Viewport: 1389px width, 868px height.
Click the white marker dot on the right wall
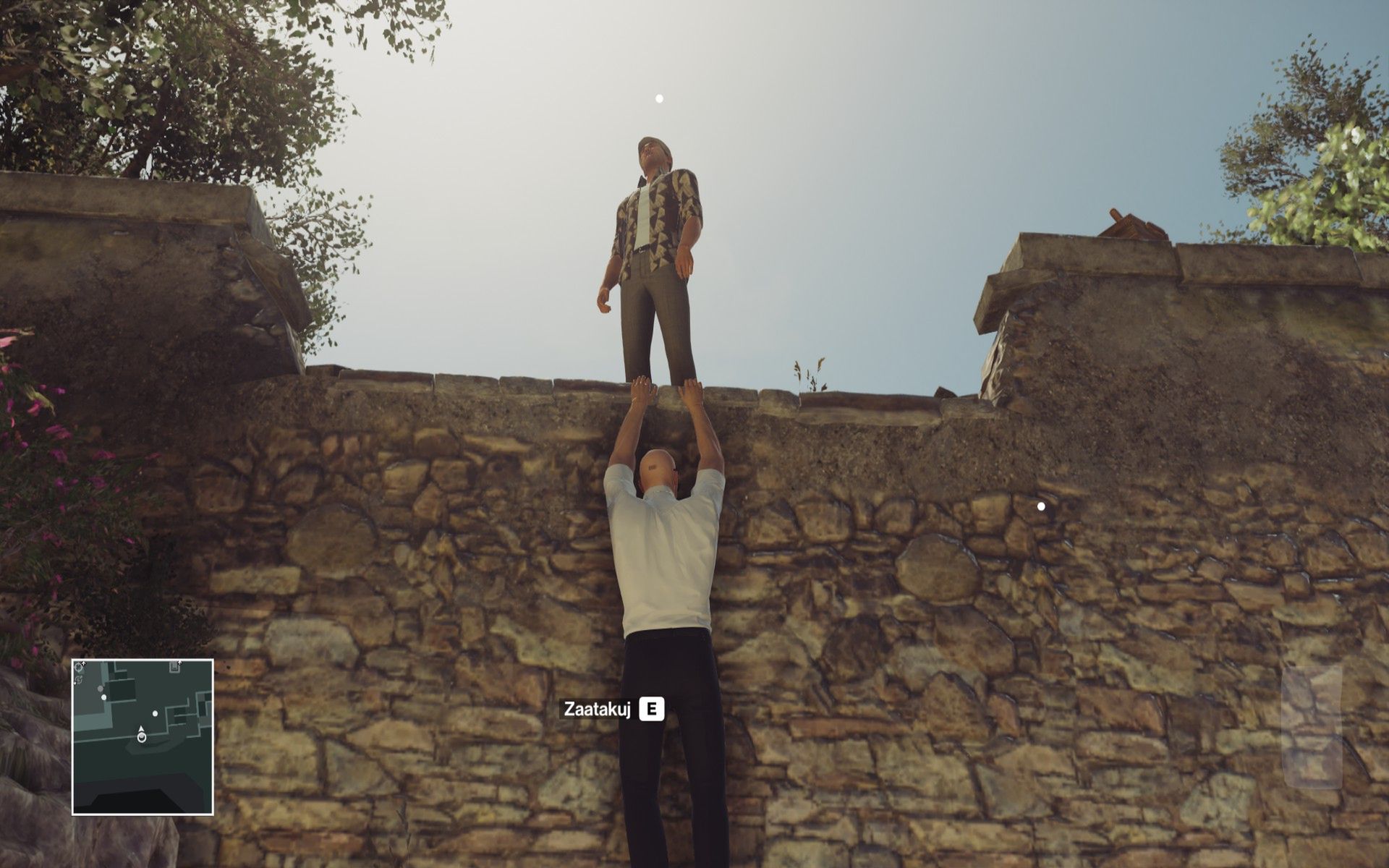(x=1040, y=506)
